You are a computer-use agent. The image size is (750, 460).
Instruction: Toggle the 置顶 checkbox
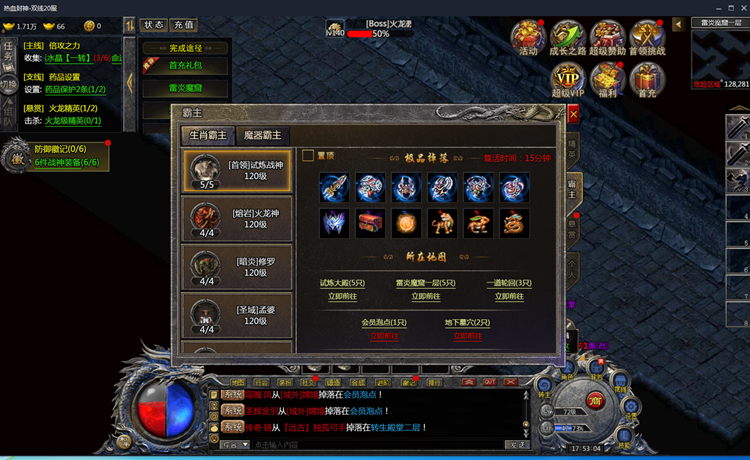pos(308,156)
